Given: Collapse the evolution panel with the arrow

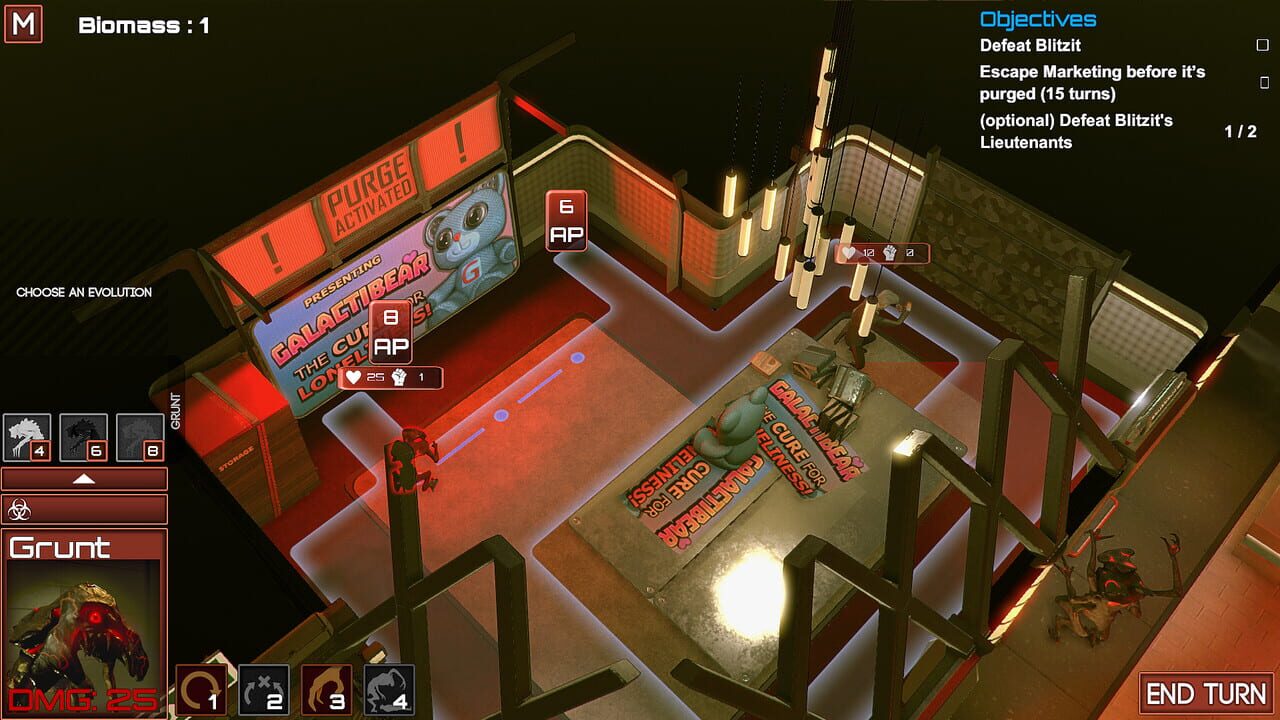Looking at the screenshot, I should (82, 478).
